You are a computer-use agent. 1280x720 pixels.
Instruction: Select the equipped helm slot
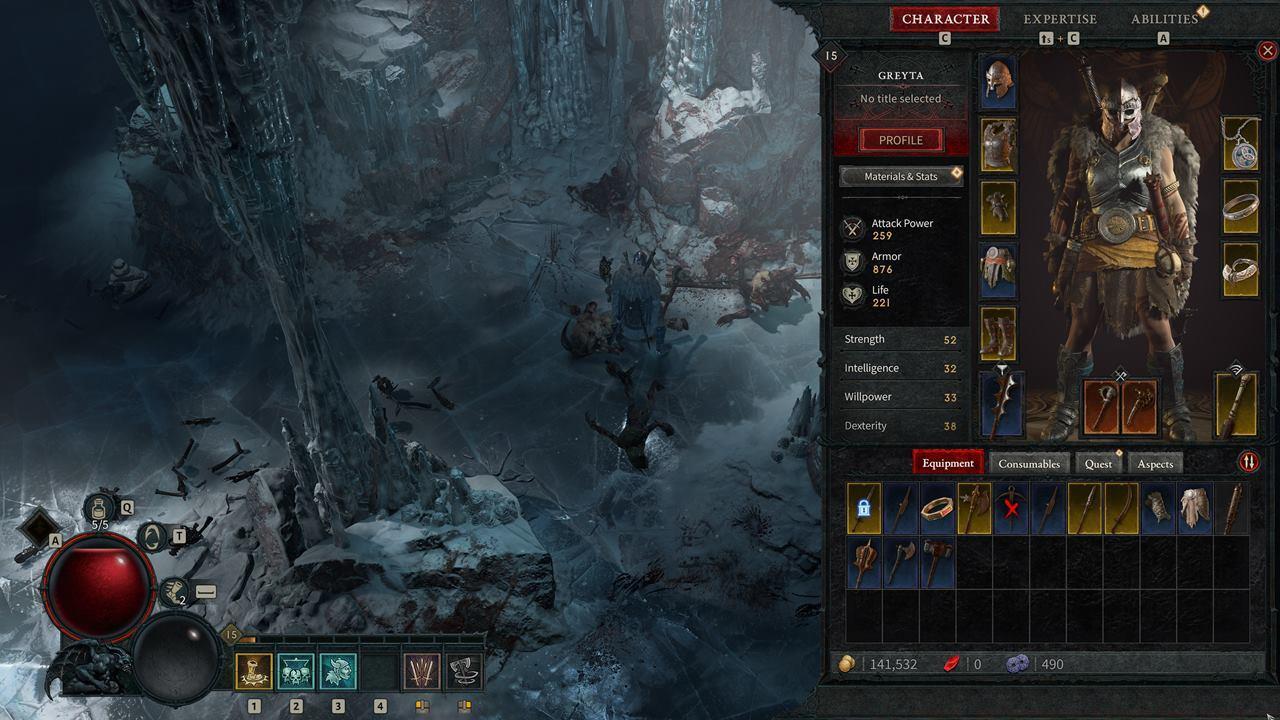point(998,82)
